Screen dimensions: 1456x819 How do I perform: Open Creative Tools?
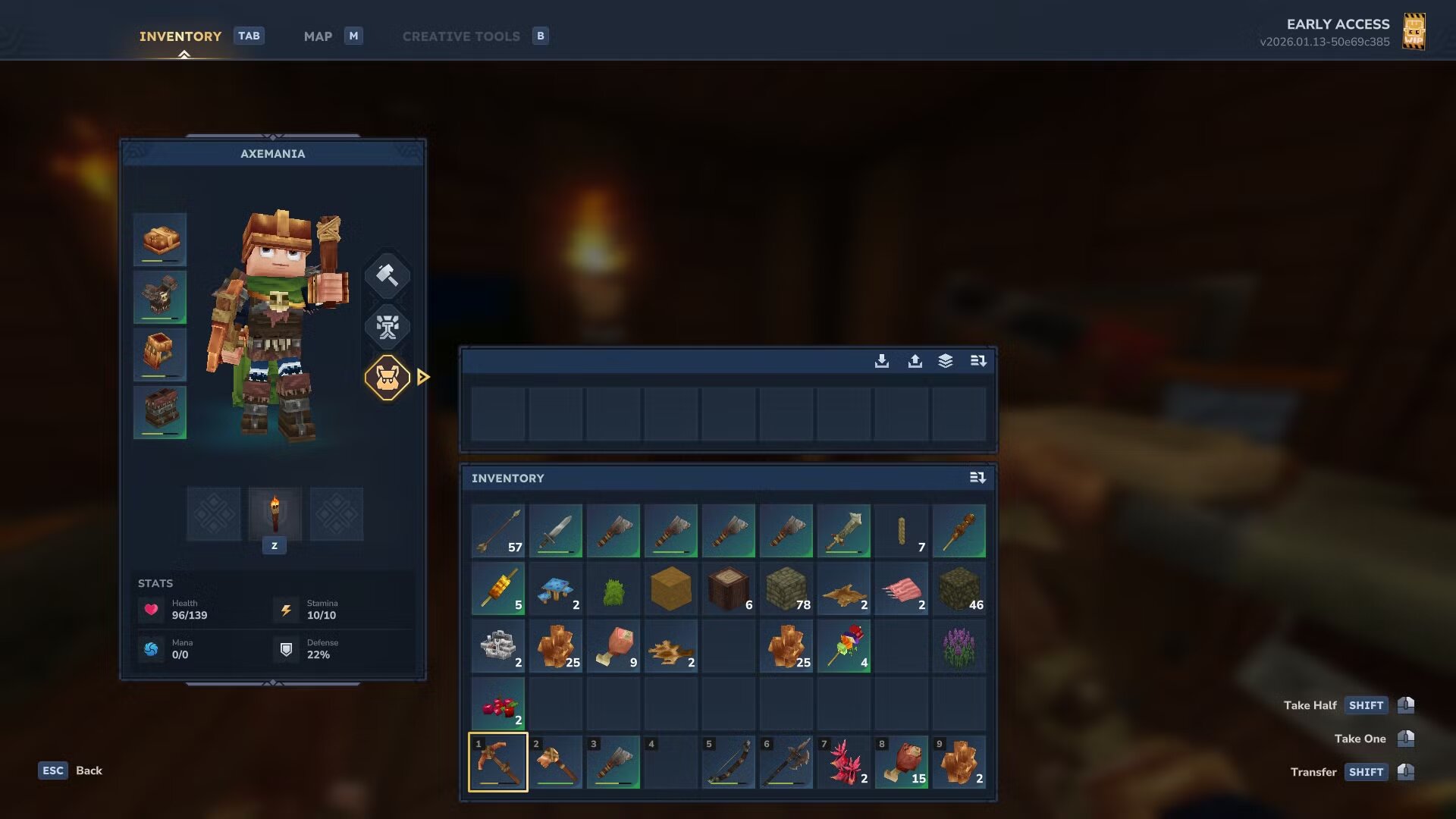tap(460, 36)
